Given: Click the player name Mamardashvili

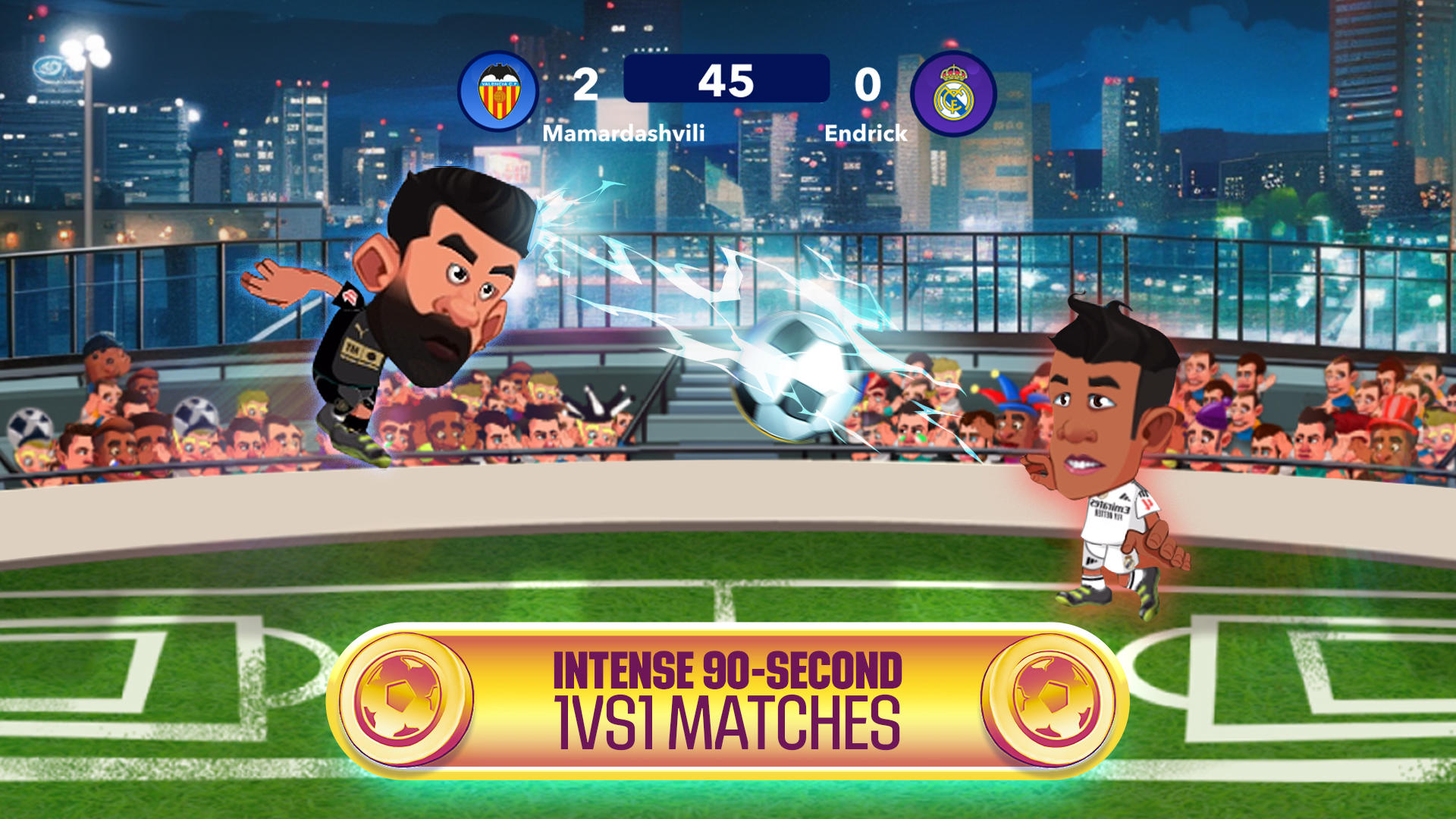Looking at the screenshot, I should tap(624, 133).
